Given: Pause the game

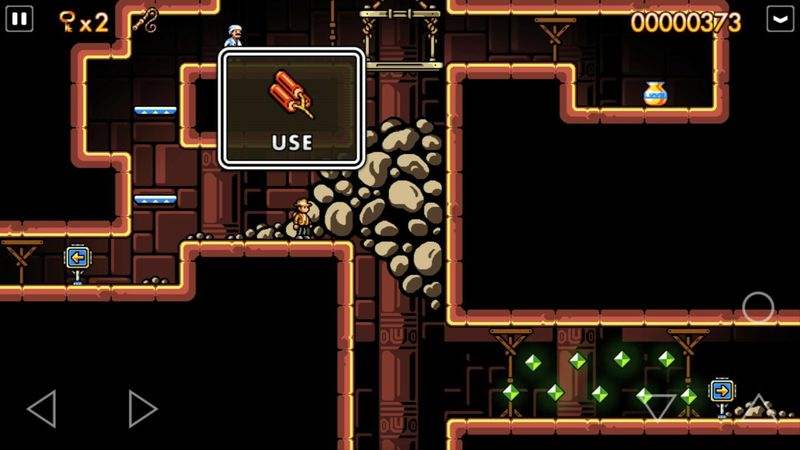Looking at the screenshot, I should 20,19.
